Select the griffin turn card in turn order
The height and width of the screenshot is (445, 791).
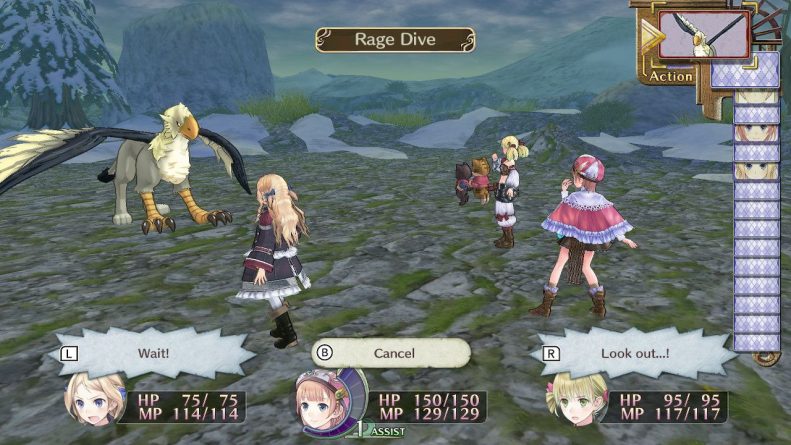pyautogui.click(x=718, y=34)
